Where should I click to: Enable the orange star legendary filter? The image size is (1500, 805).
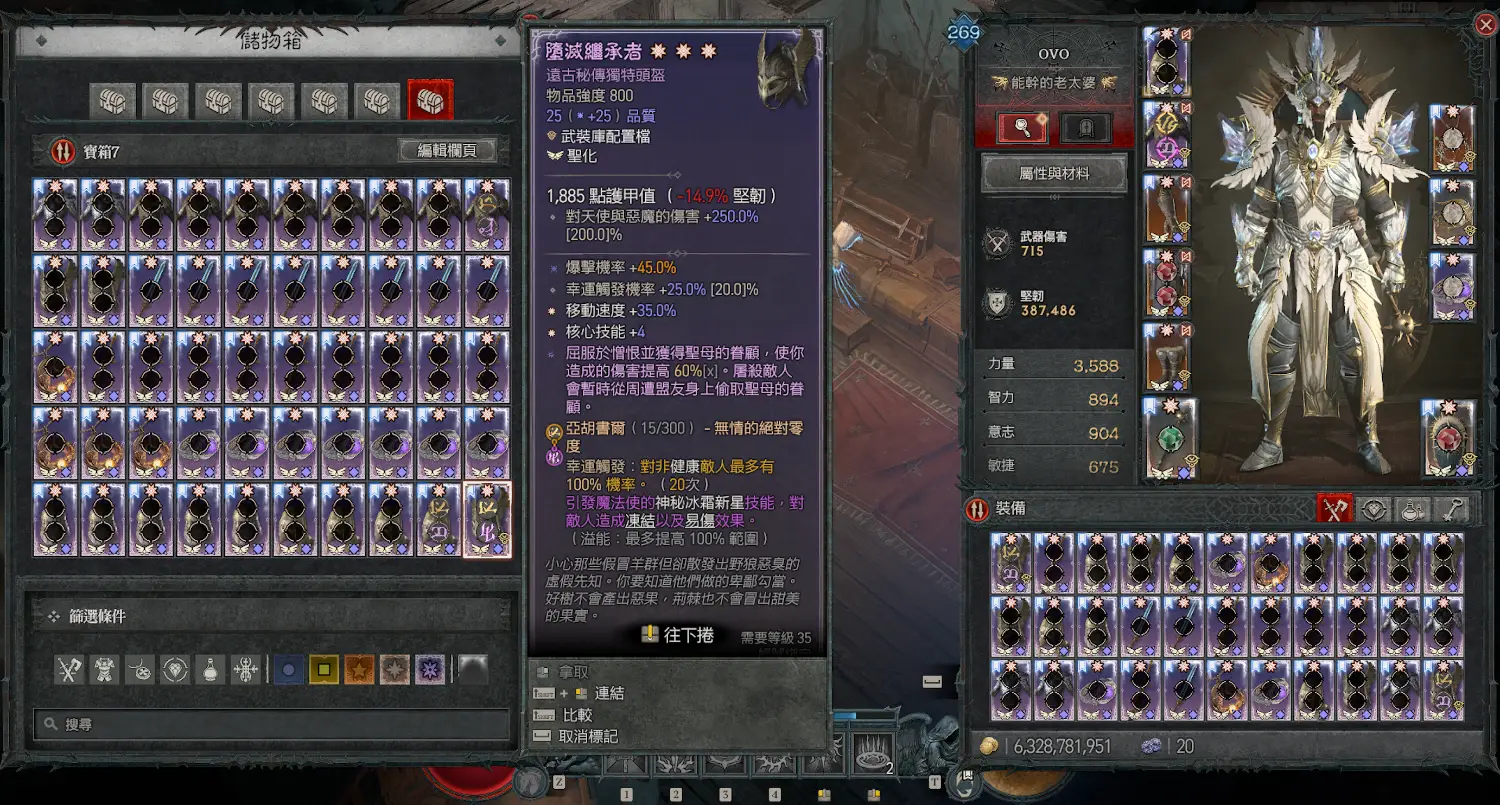359,669
